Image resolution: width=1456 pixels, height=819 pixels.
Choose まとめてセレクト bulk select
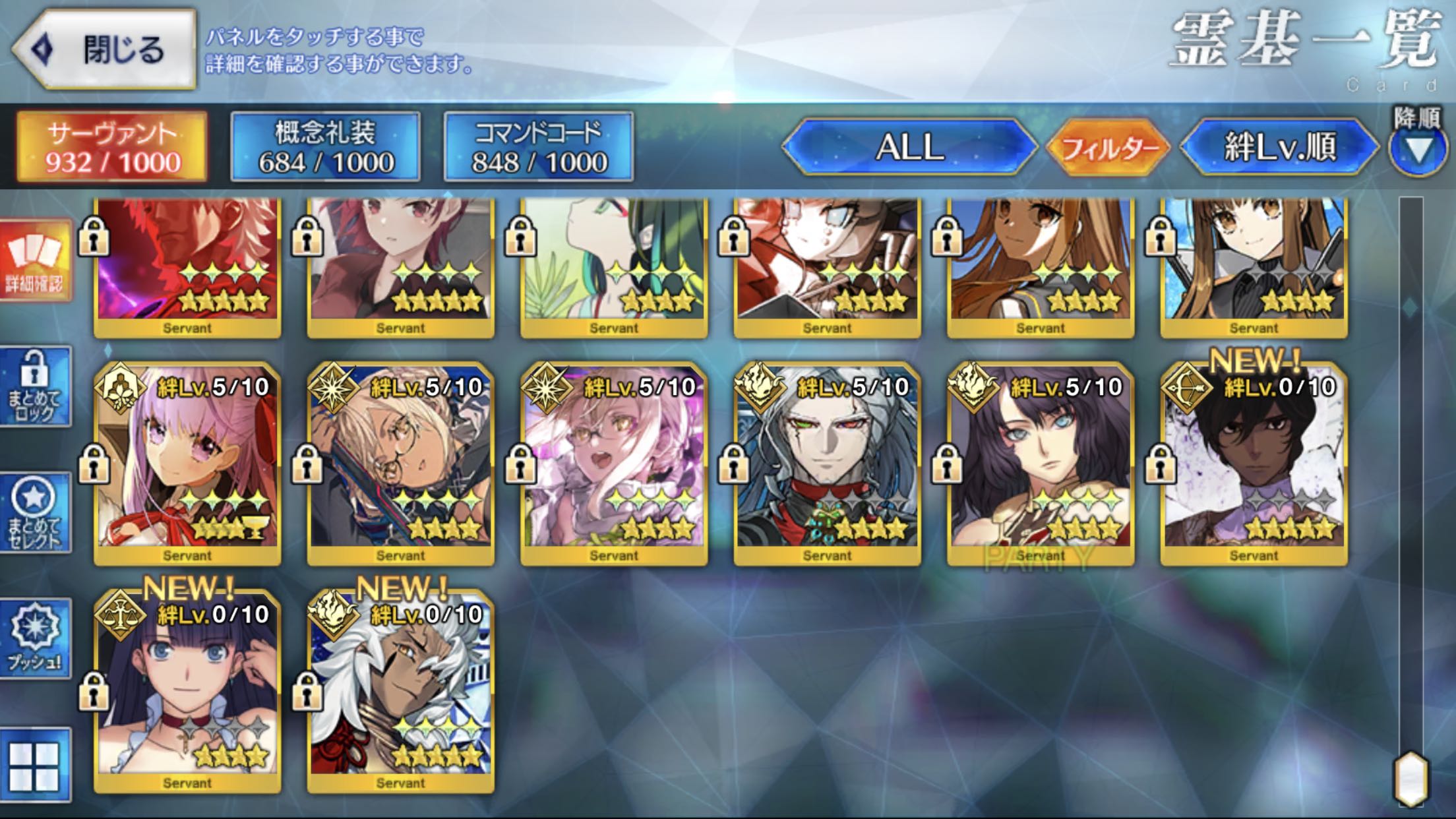(x=36, y=513)
